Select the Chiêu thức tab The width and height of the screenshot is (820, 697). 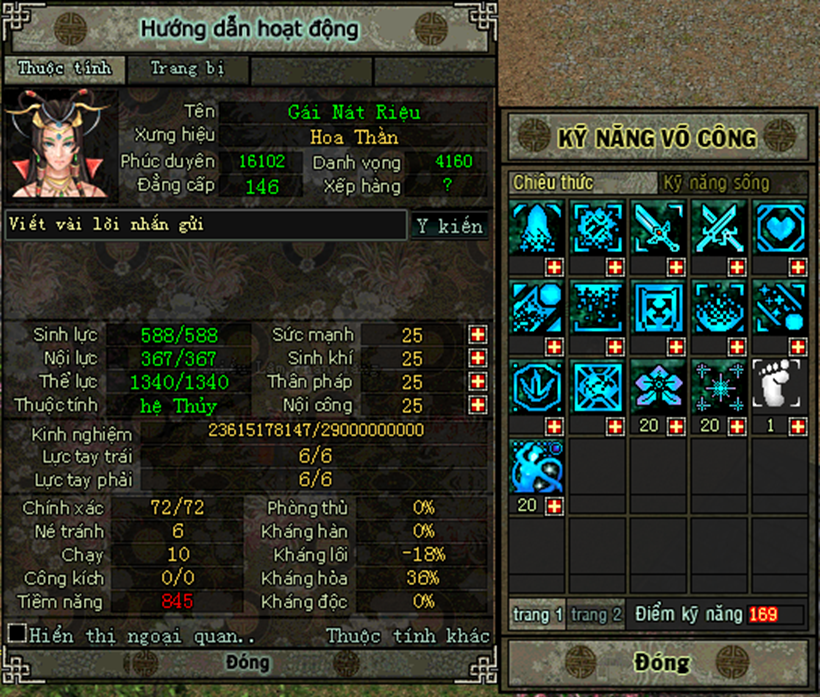tap(553, 183)
